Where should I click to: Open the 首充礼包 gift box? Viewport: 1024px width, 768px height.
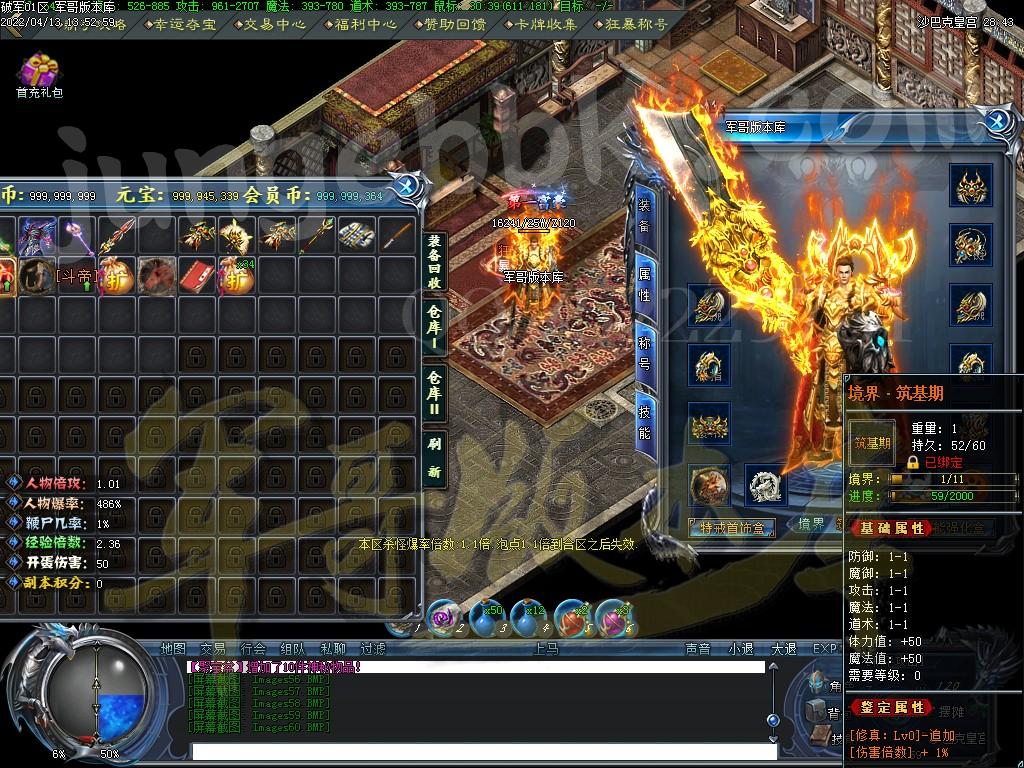39,72
